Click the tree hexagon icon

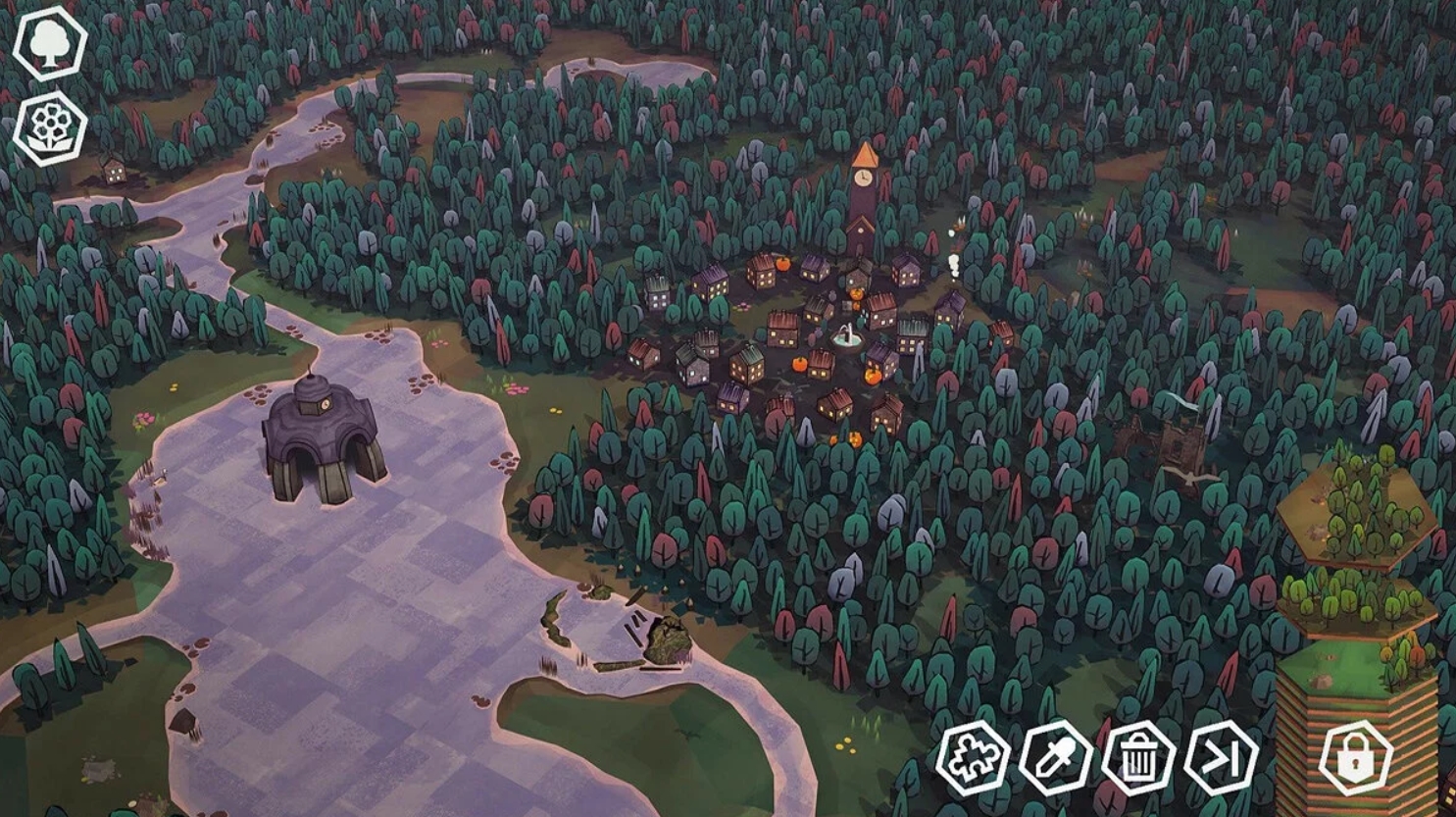(49, 42)
